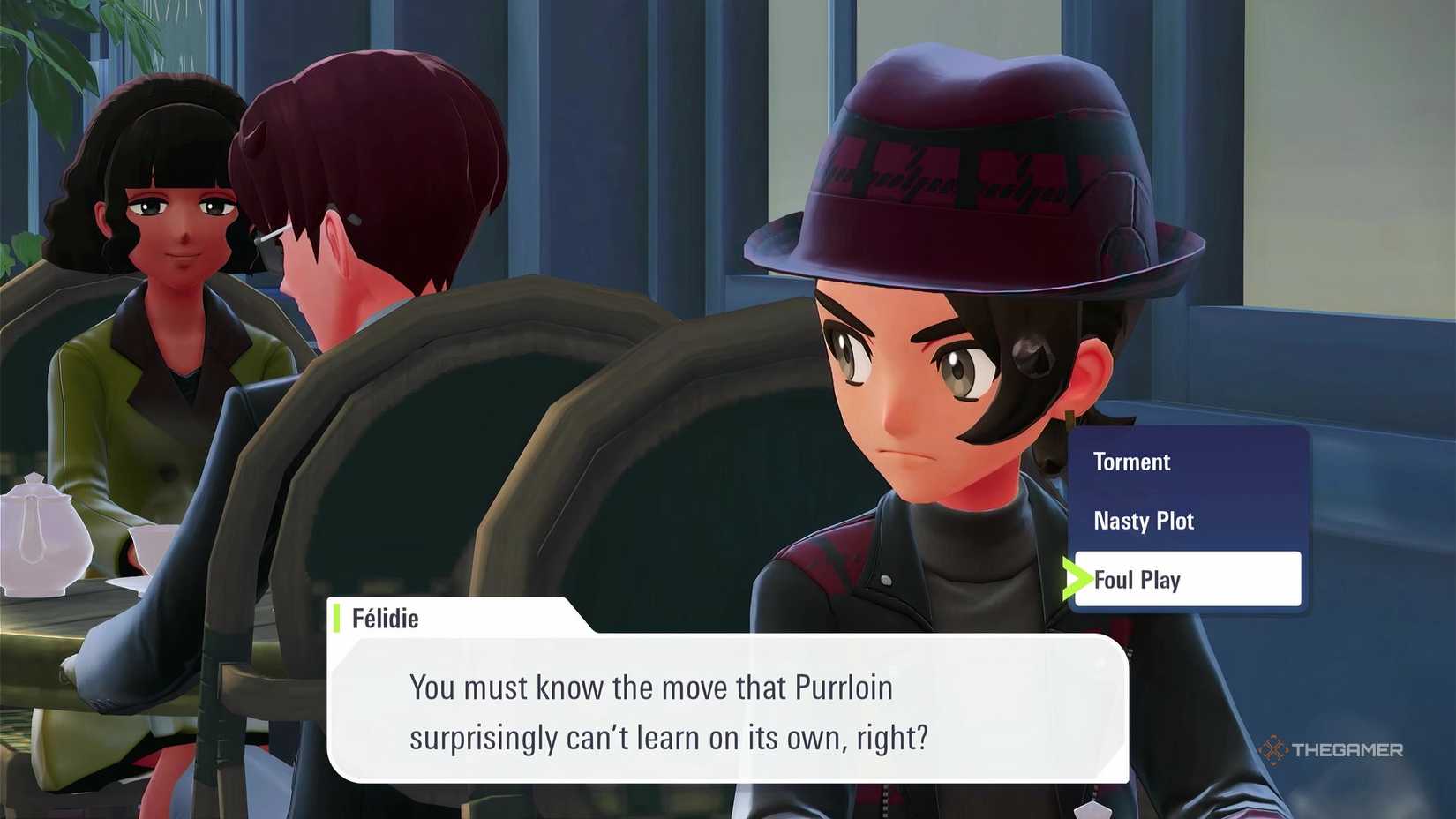Click the white Foul Play selection bar

pyautogui.click(x=1187, y=580)
